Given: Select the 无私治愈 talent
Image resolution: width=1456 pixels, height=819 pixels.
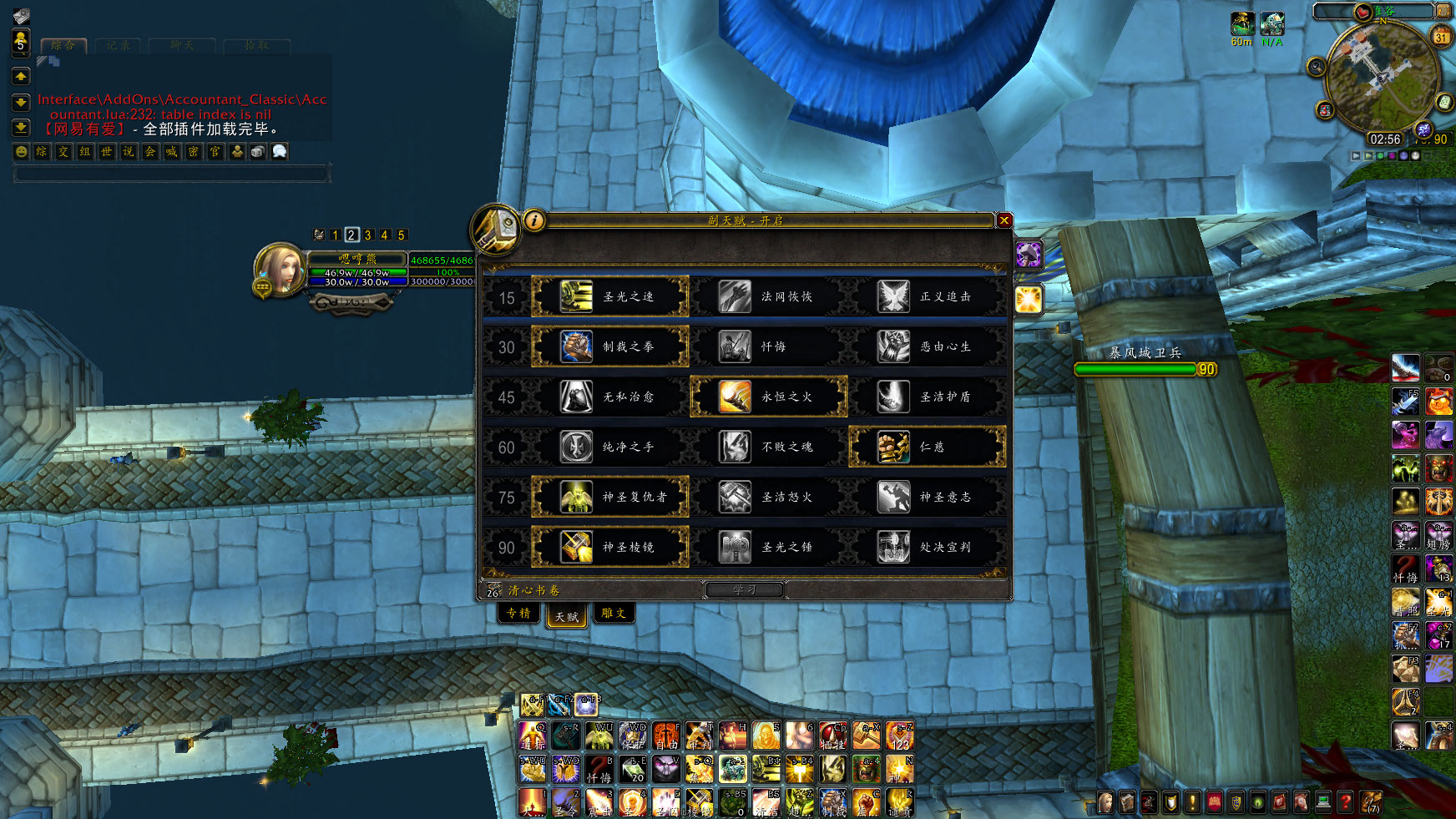Looking at the screenshot, I should coord(610,397).
